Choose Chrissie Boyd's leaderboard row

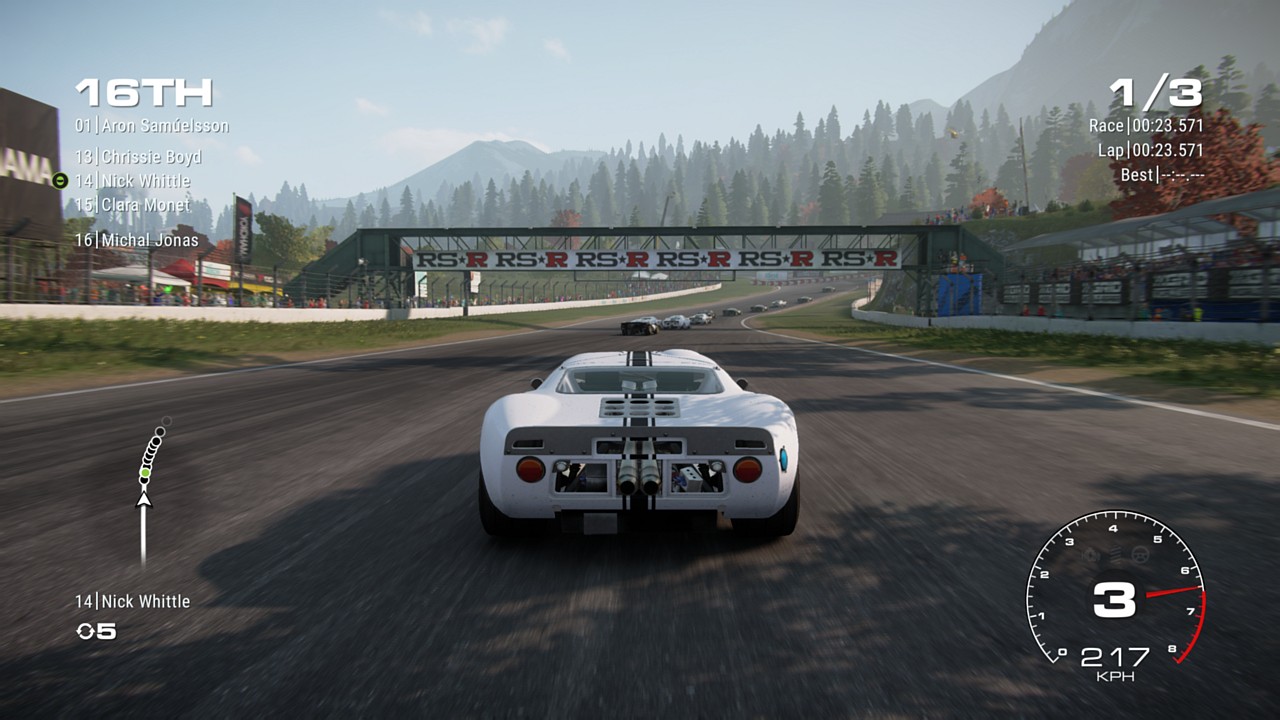(x=138, y=157)
